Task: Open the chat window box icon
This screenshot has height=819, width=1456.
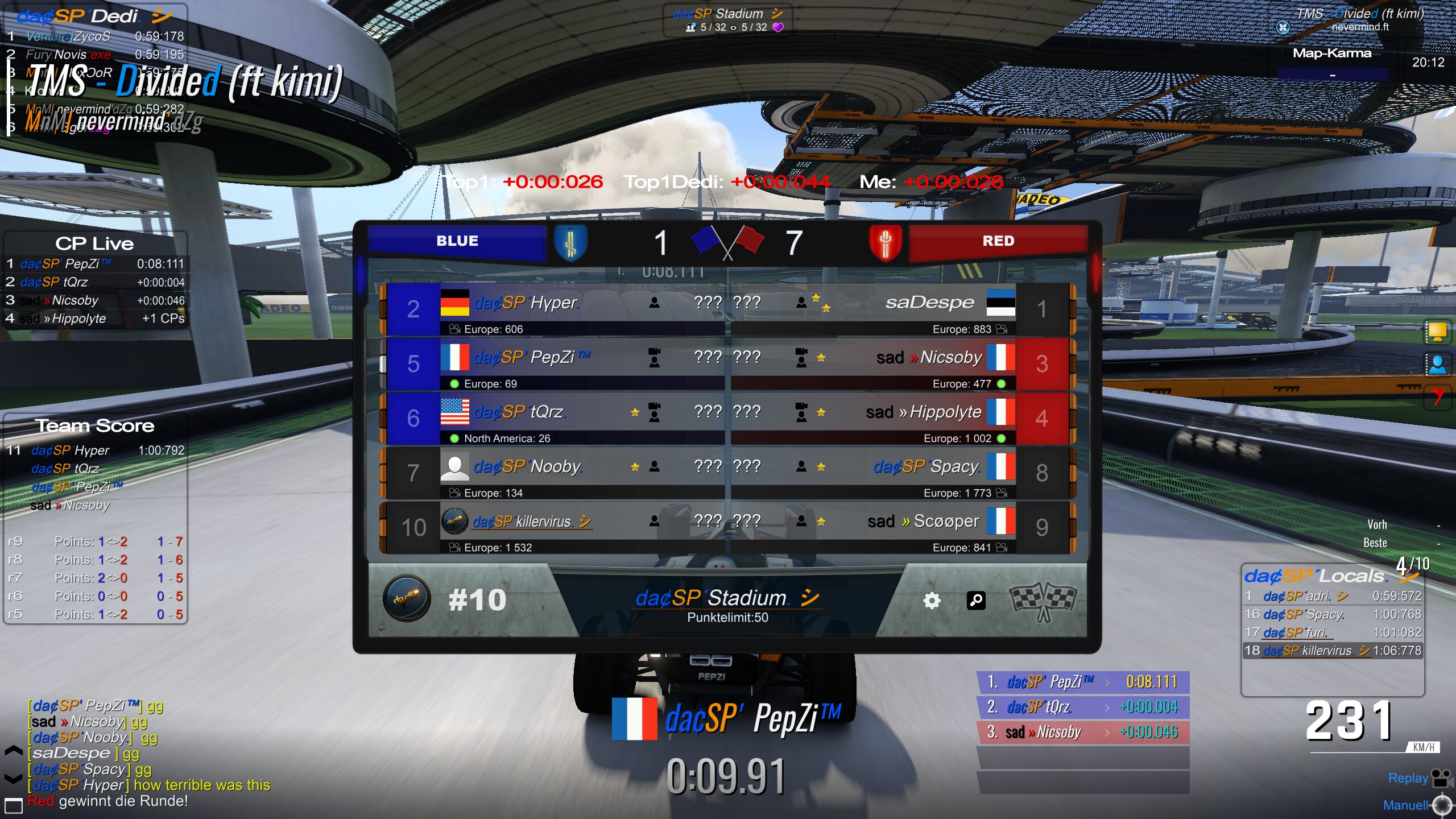Action: [14, 805]
